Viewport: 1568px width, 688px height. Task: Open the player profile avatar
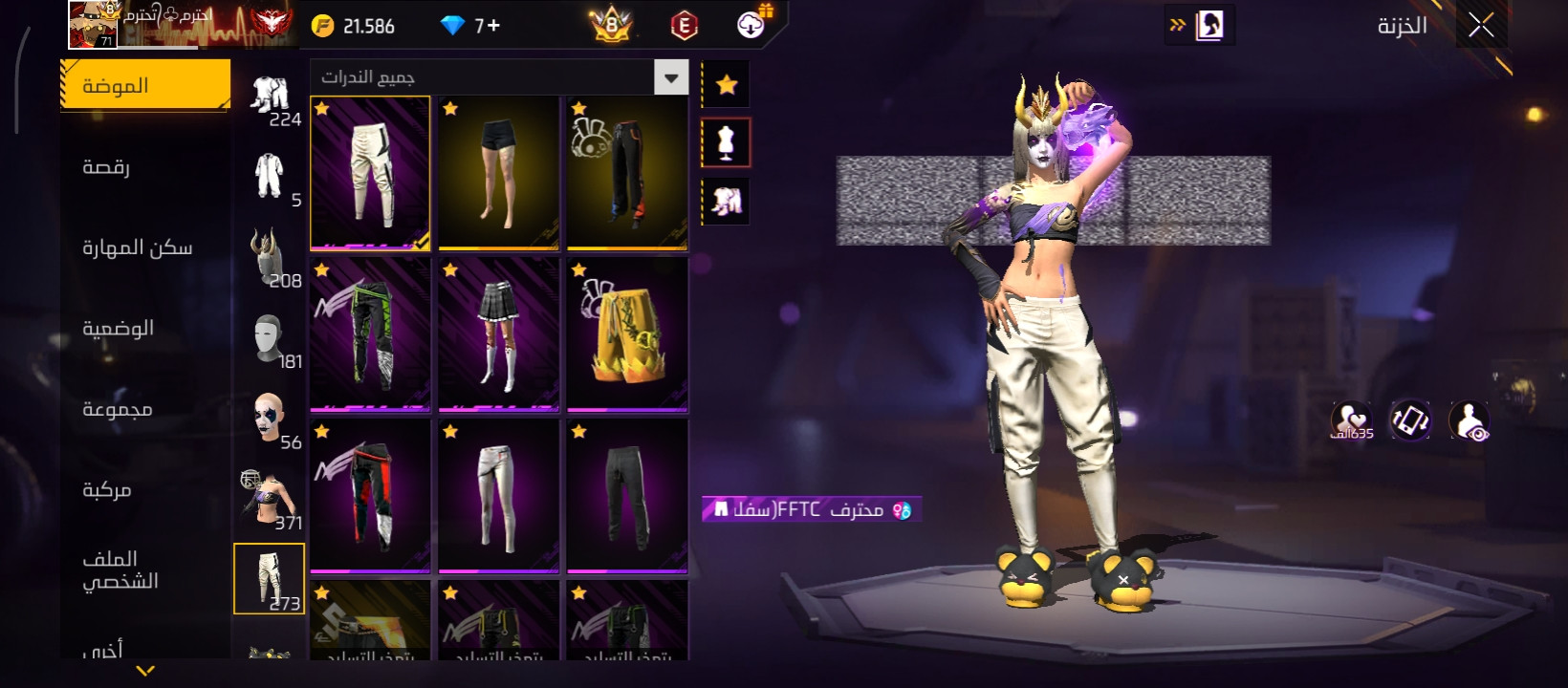click(92, 25)
